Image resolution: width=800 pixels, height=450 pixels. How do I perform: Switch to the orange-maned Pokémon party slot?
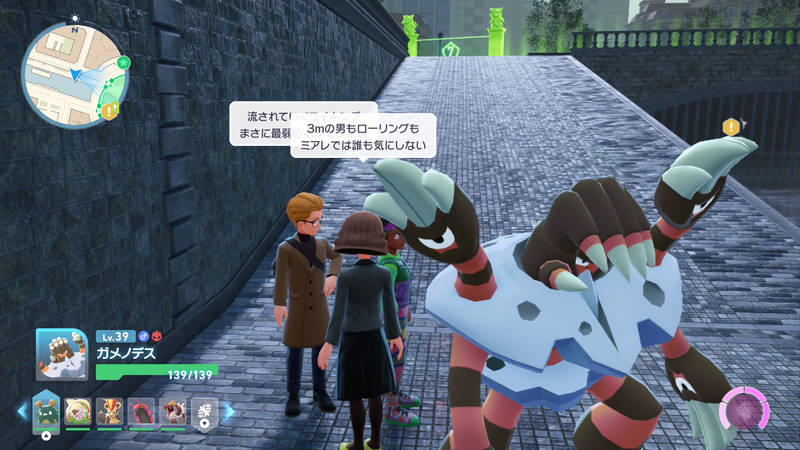(x=111, y=410)
